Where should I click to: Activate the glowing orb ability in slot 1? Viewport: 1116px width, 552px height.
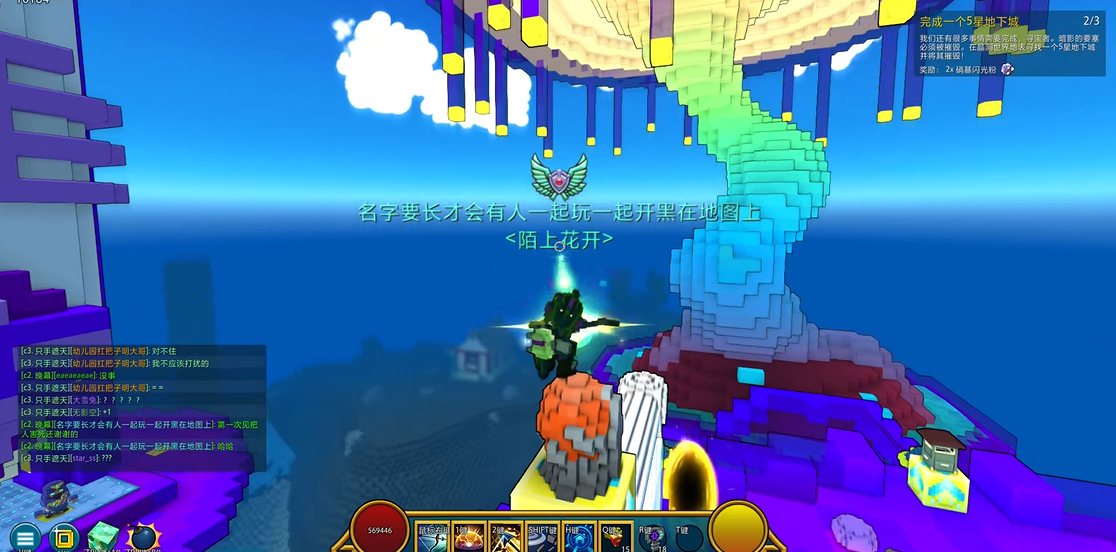(x=469, y=538)
